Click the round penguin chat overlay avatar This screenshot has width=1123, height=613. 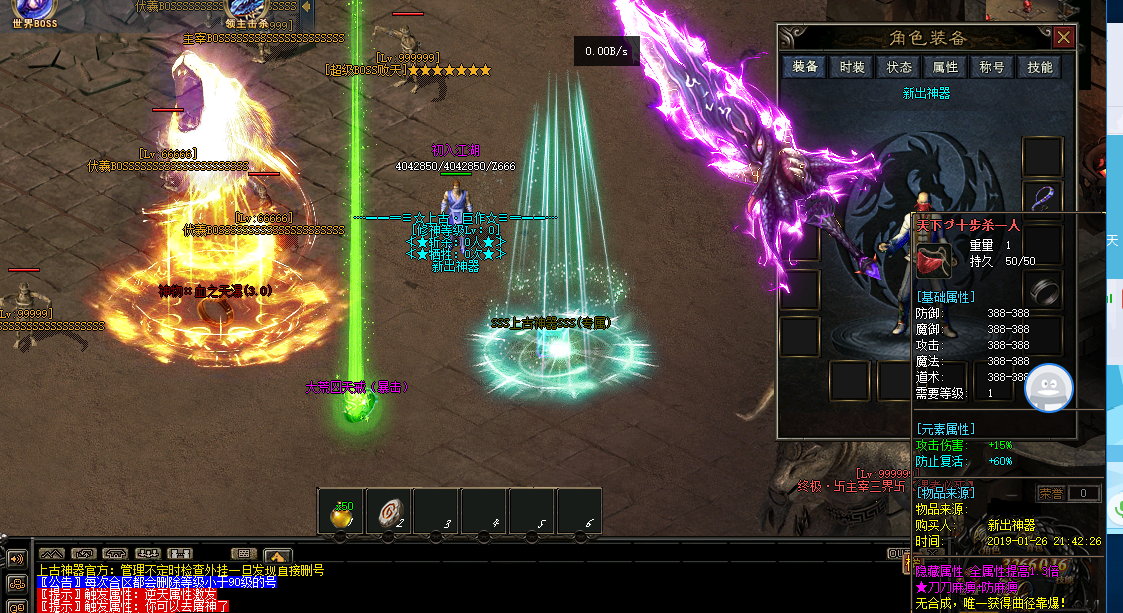[x=1048, y=387]
